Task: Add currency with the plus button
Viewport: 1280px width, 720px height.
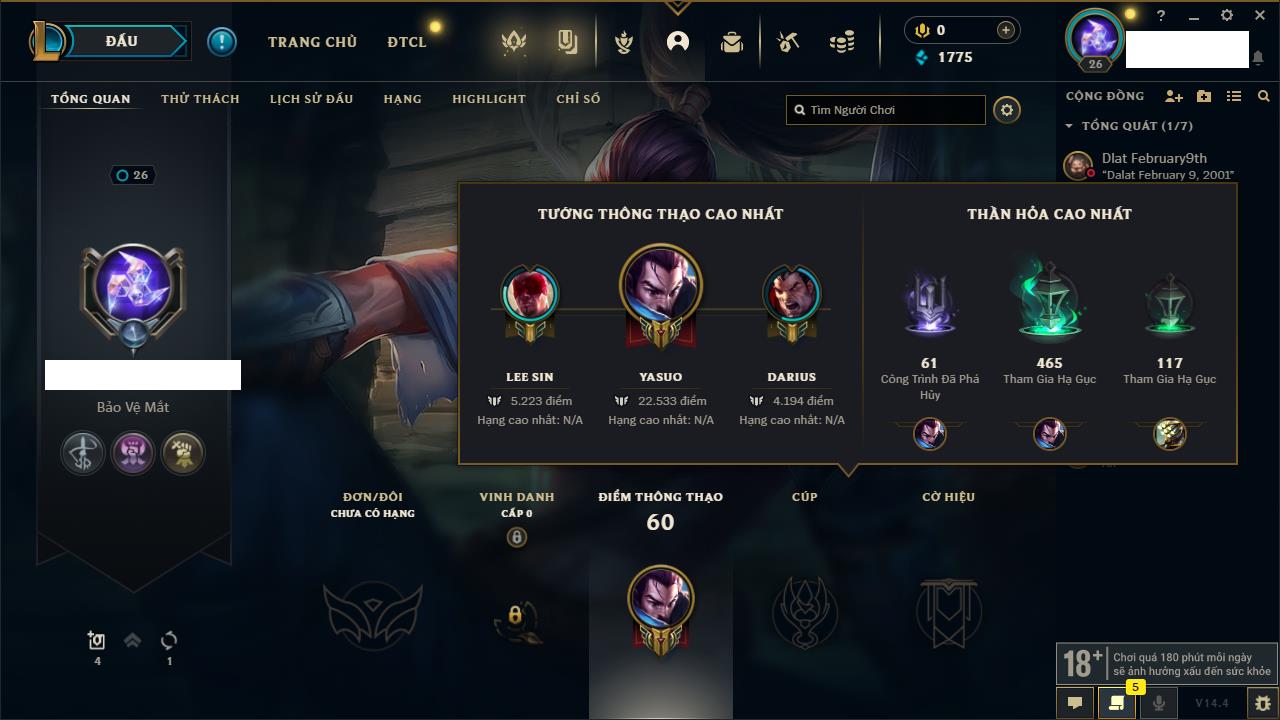Action: (1005, 30)
